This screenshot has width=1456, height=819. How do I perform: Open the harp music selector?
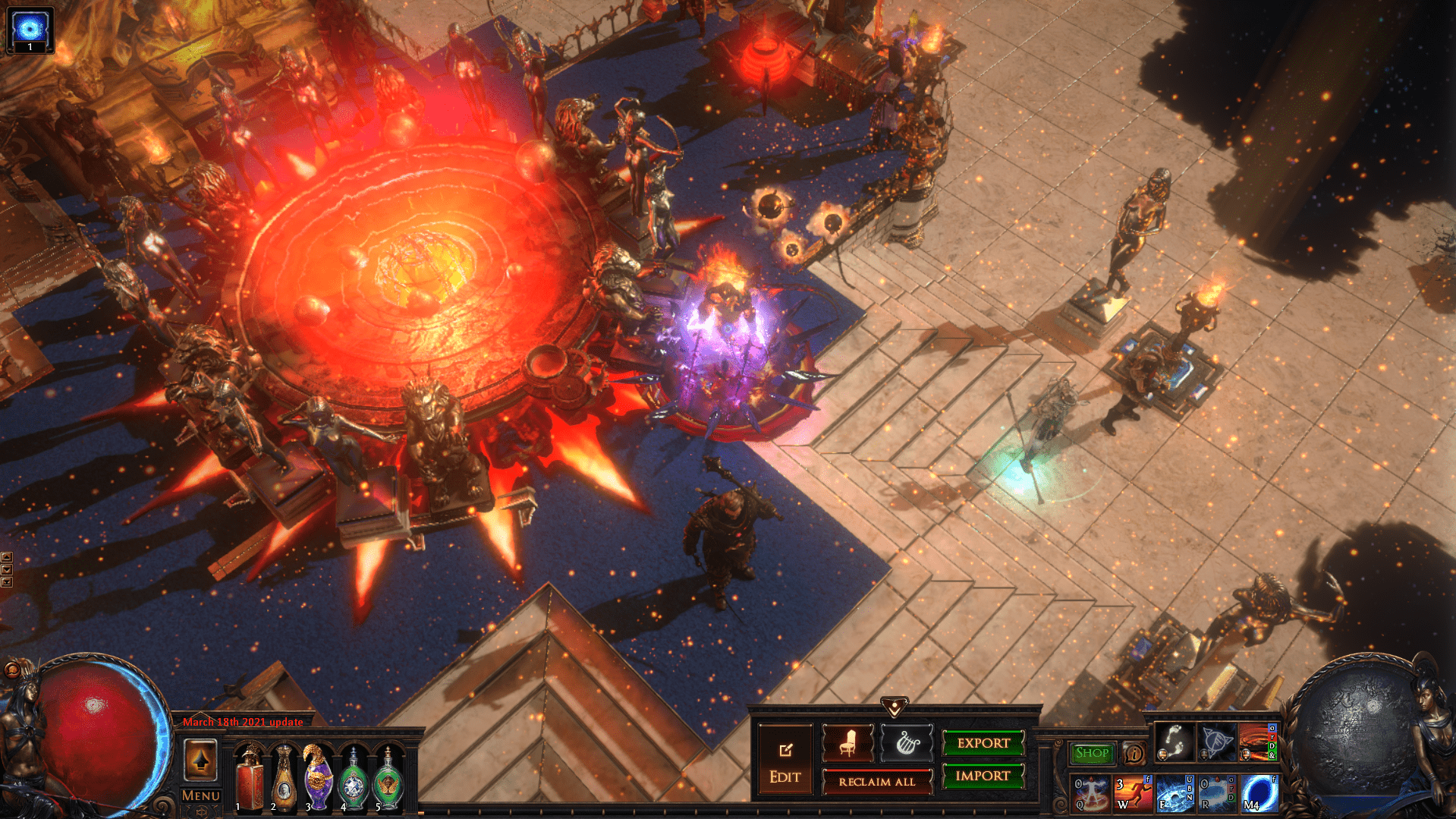tap(906, 743)
